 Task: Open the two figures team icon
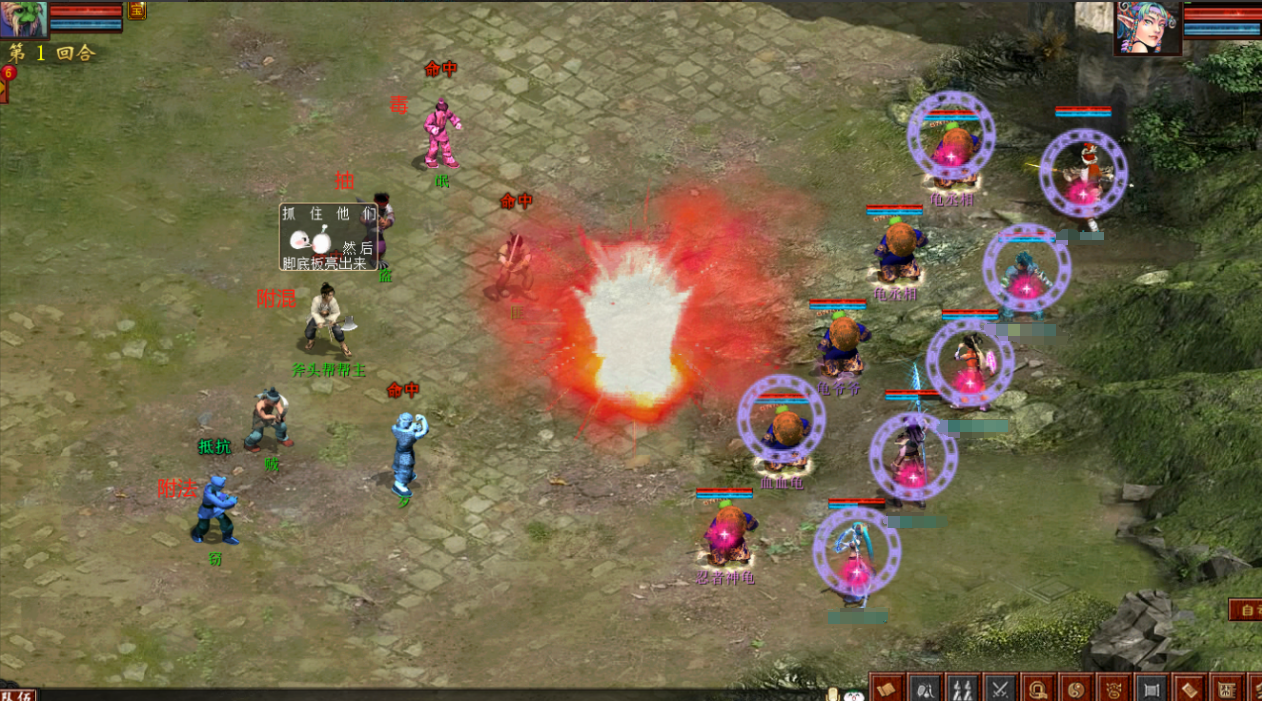(963, 687)
